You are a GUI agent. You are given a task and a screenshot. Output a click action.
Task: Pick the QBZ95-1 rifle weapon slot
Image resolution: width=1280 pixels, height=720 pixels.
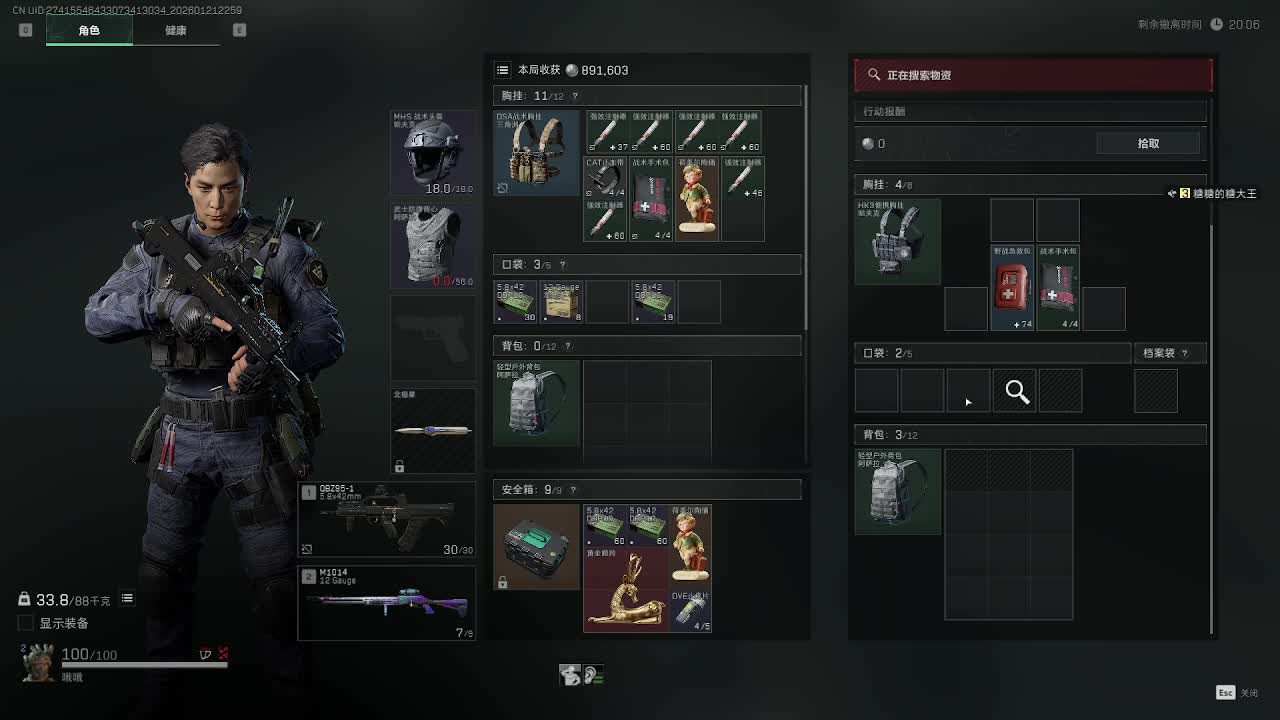[x=387, y=519]
